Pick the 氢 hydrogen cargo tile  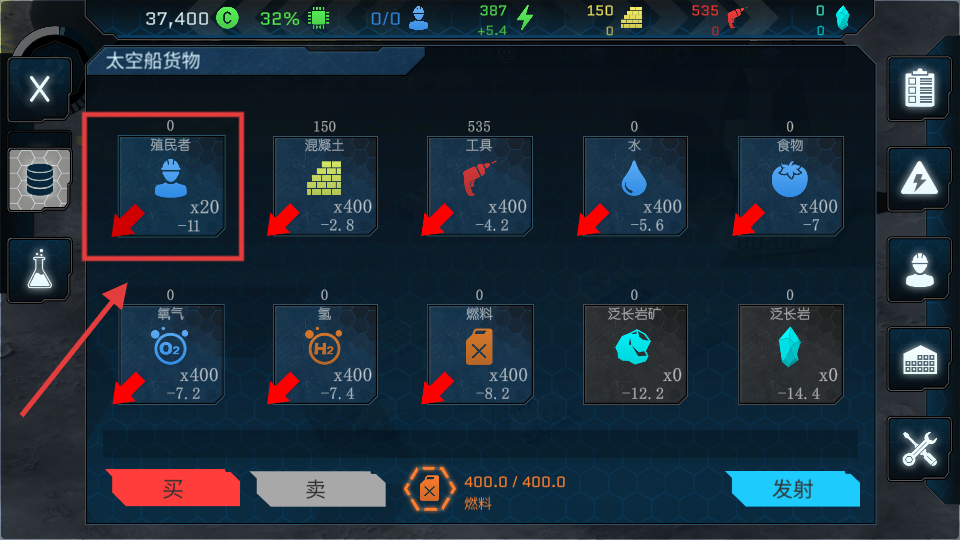[325, 354]
